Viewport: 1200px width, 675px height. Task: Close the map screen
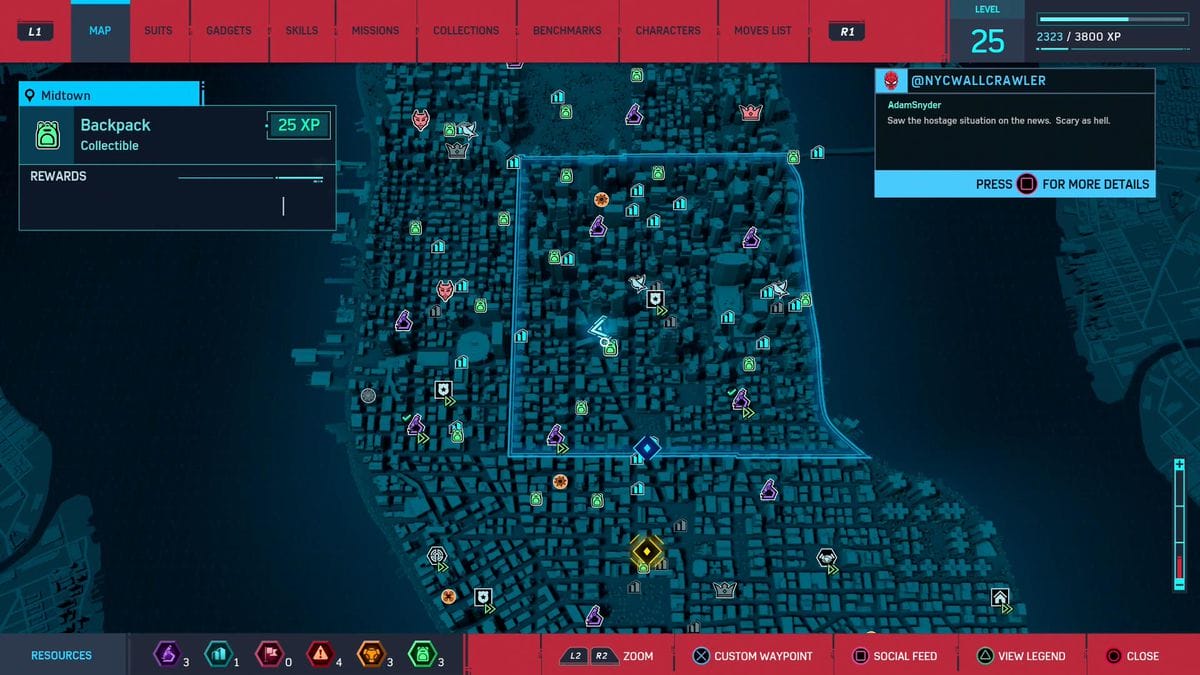pos(1132,656)
